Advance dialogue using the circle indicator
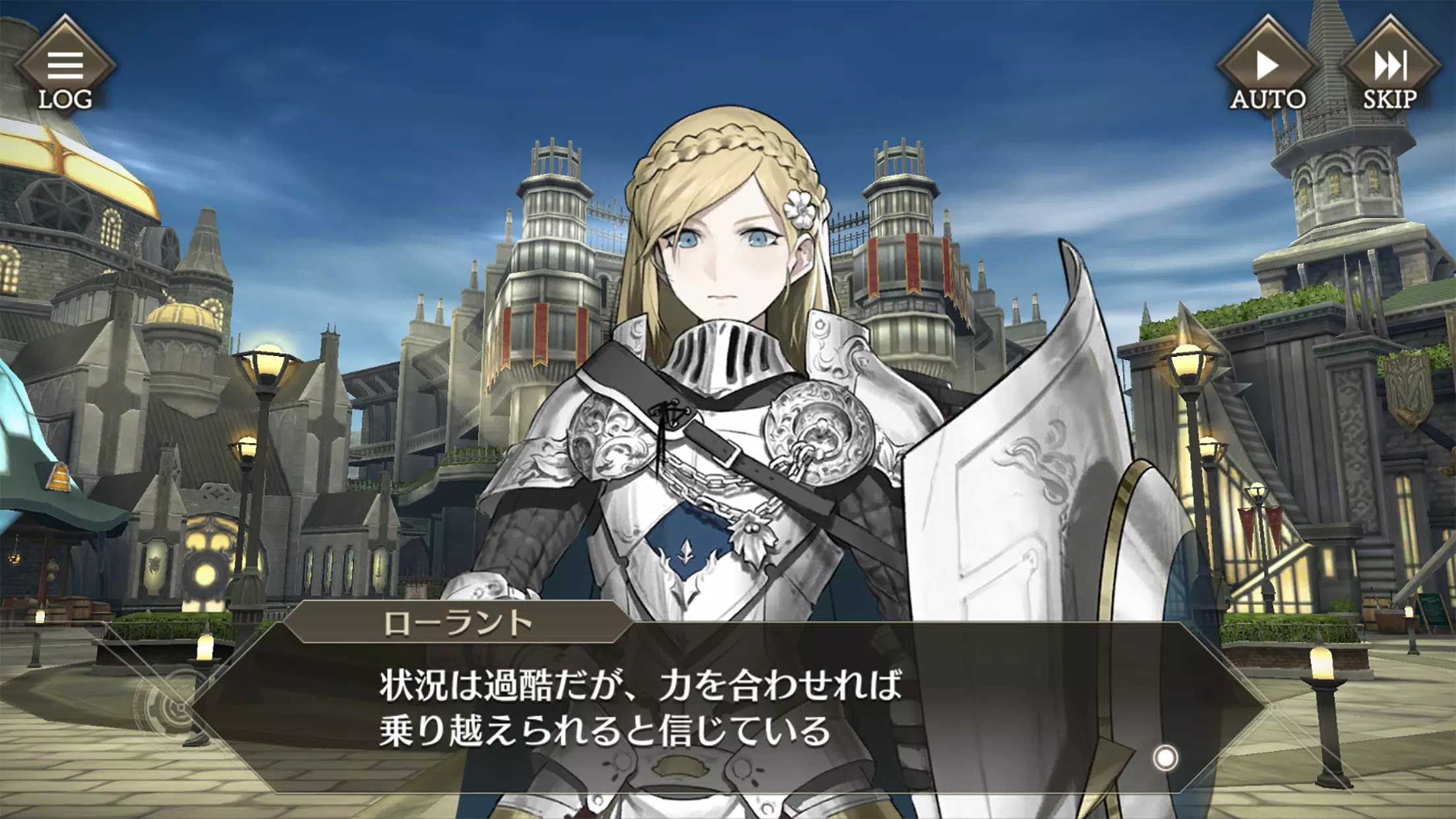The image size is (1456, 819). click(x=1165, y=758)
